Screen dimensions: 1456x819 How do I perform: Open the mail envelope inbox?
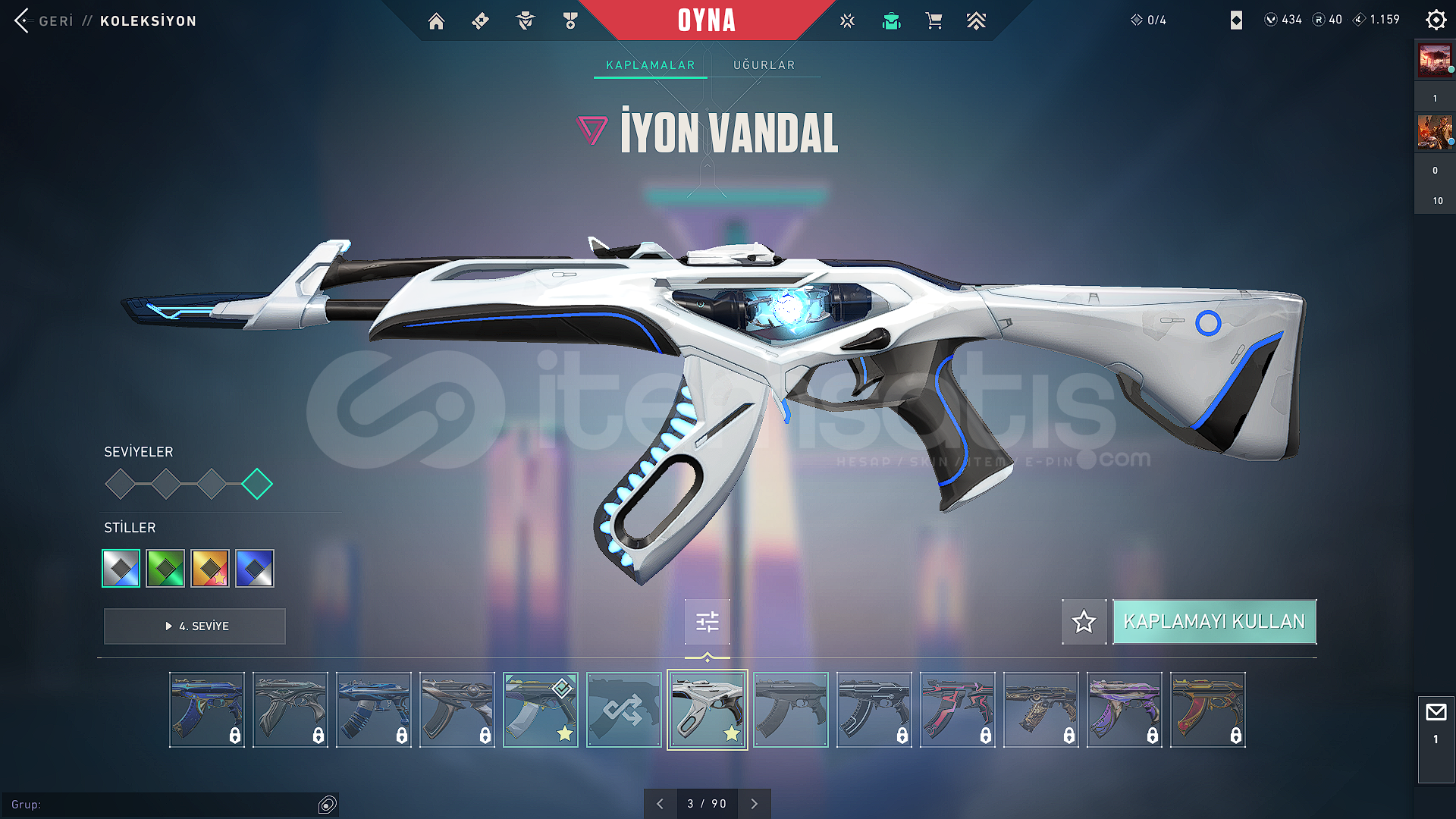[x=1436, y=713]
